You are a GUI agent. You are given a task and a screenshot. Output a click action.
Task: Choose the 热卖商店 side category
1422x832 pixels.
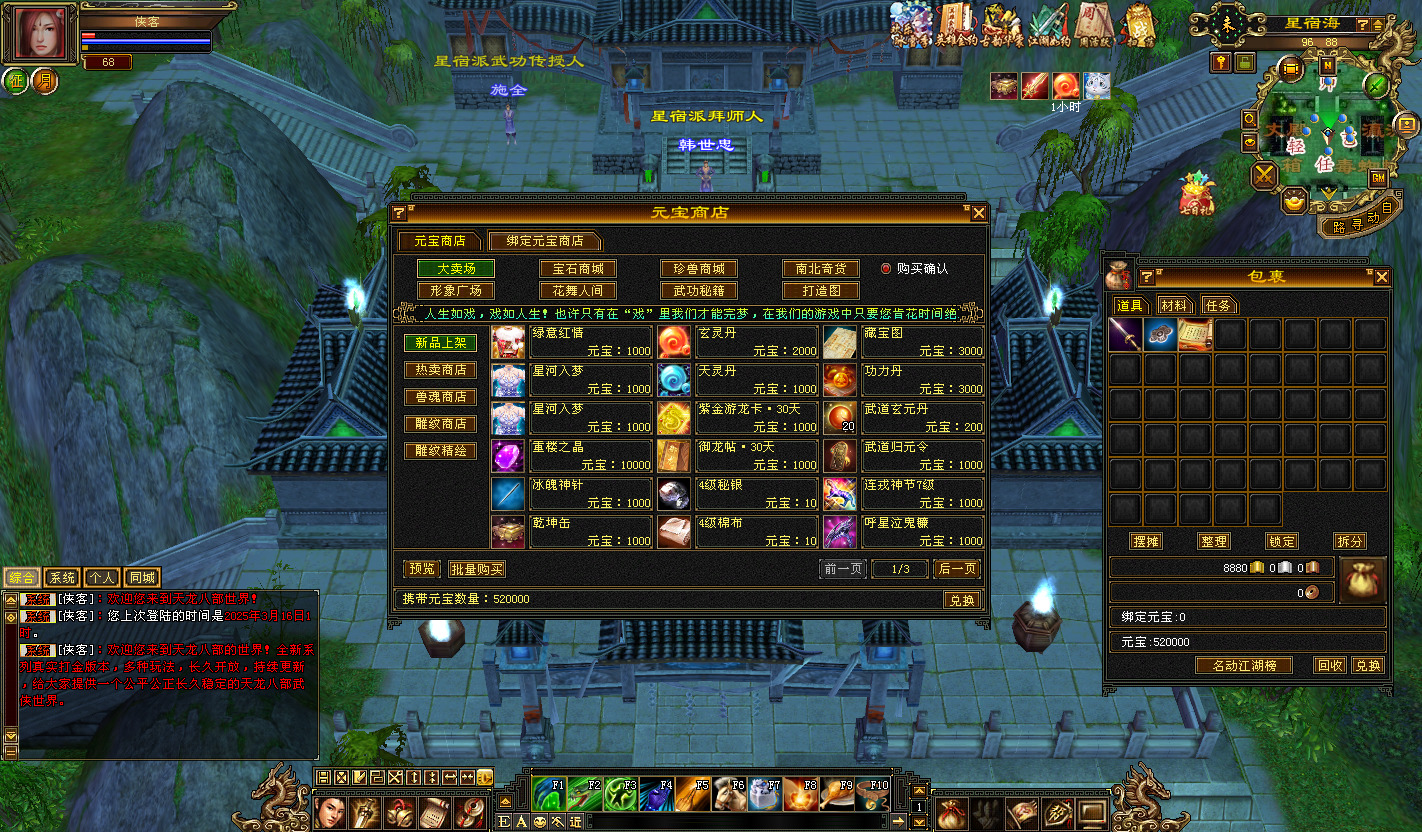(440, 370)
